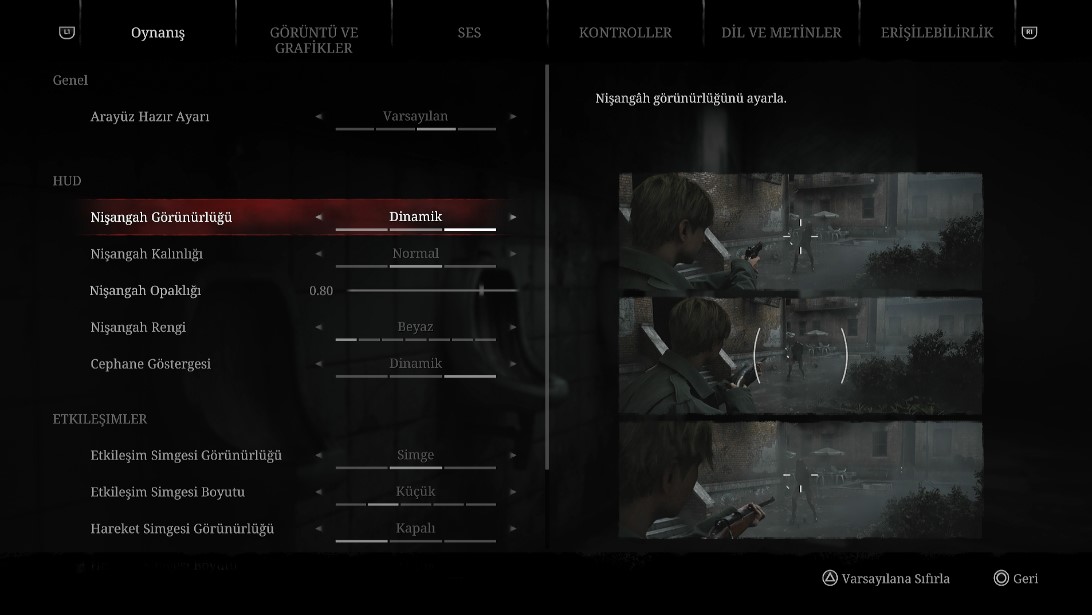Go back with the Geri button
Image resolution: width=1092 pixels, height=615 pixels.
[1015, 579]
